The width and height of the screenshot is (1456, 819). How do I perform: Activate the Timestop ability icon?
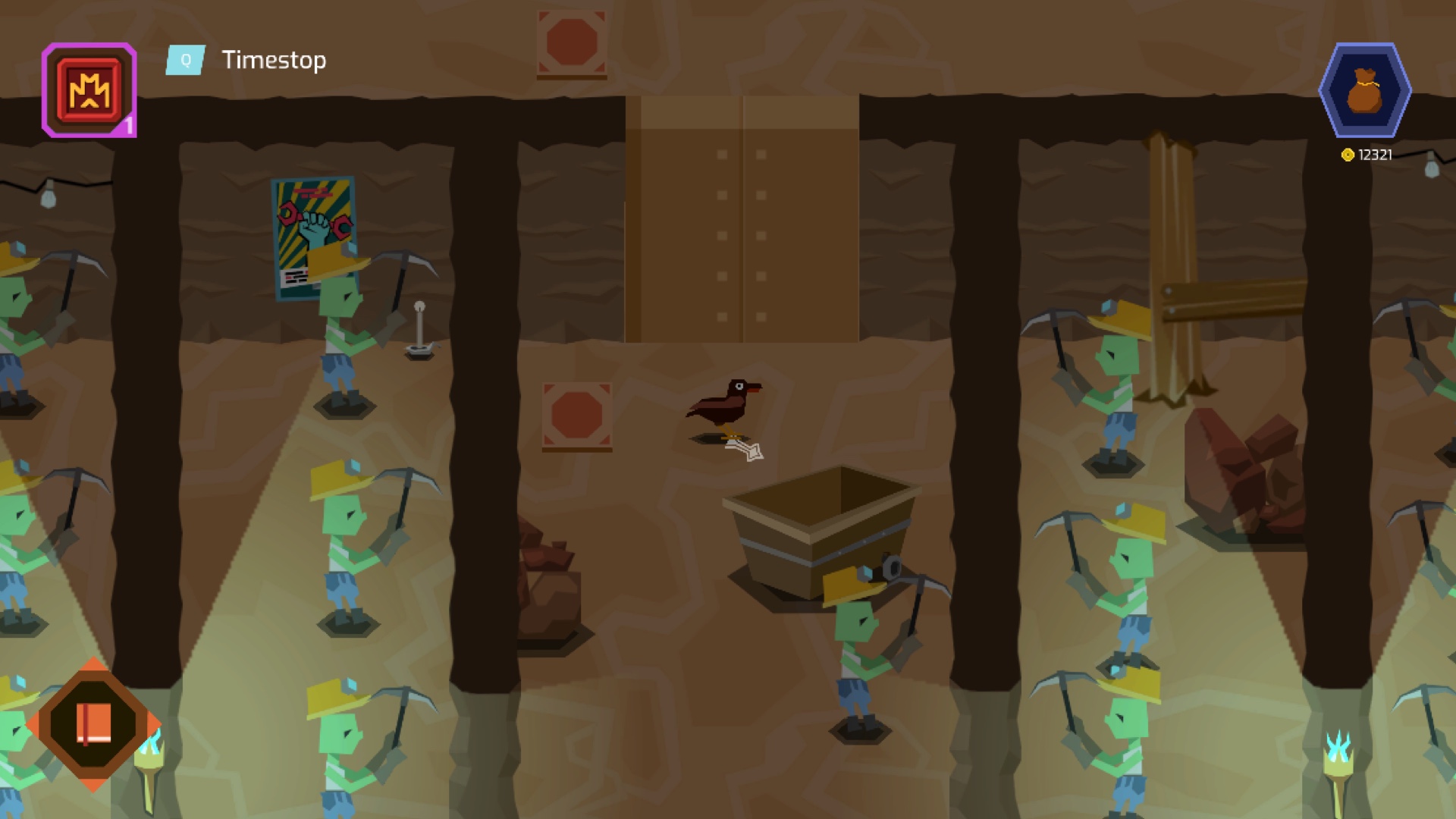click(x=89, y=90)
